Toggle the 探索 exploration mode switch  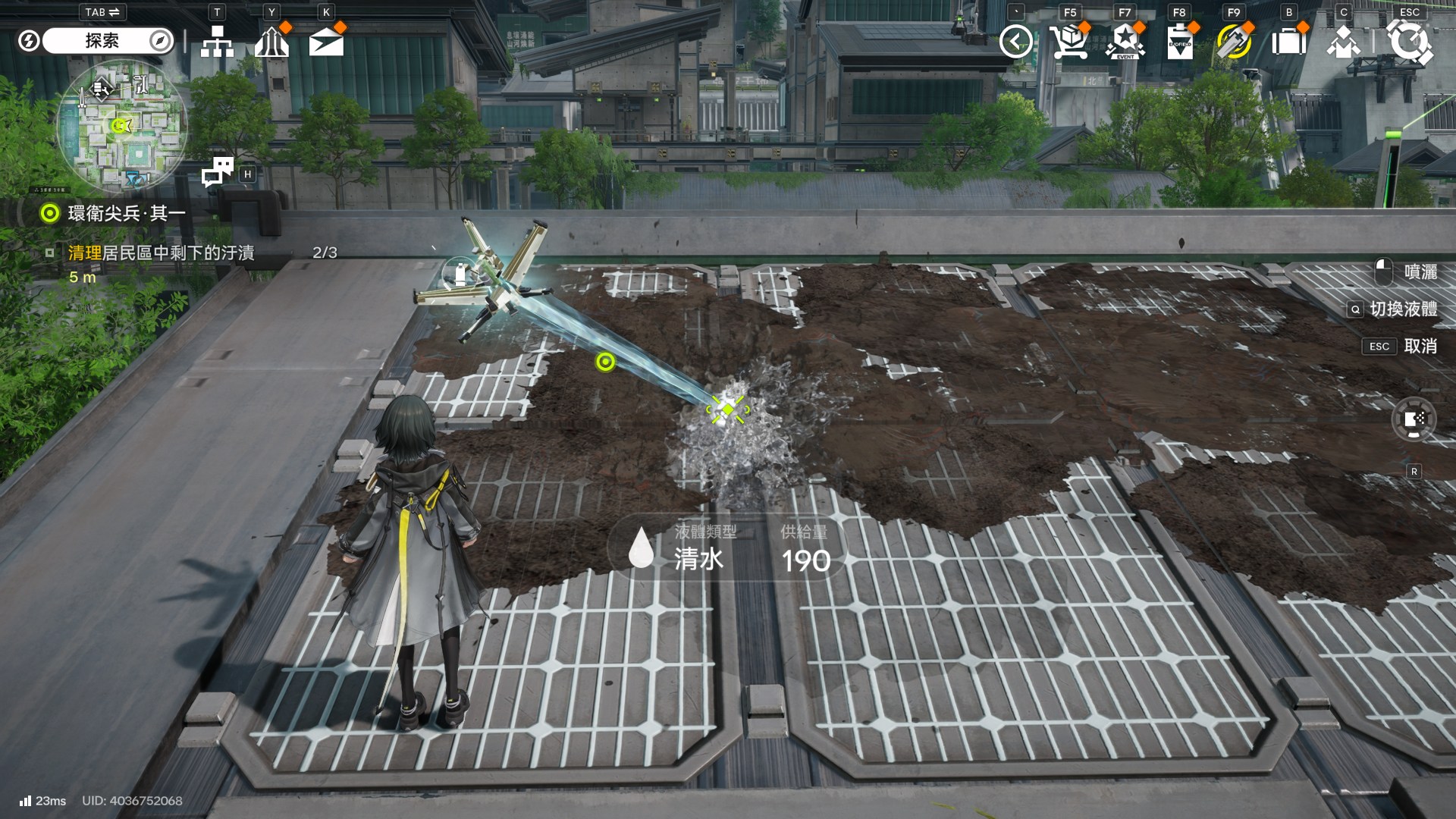102,41
